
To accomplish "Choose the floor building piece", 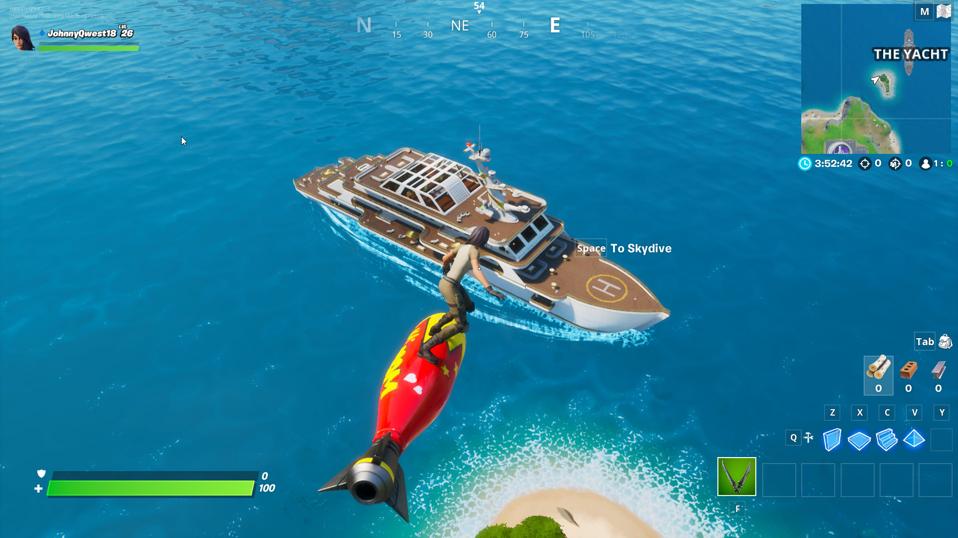I will pos(859,439).
